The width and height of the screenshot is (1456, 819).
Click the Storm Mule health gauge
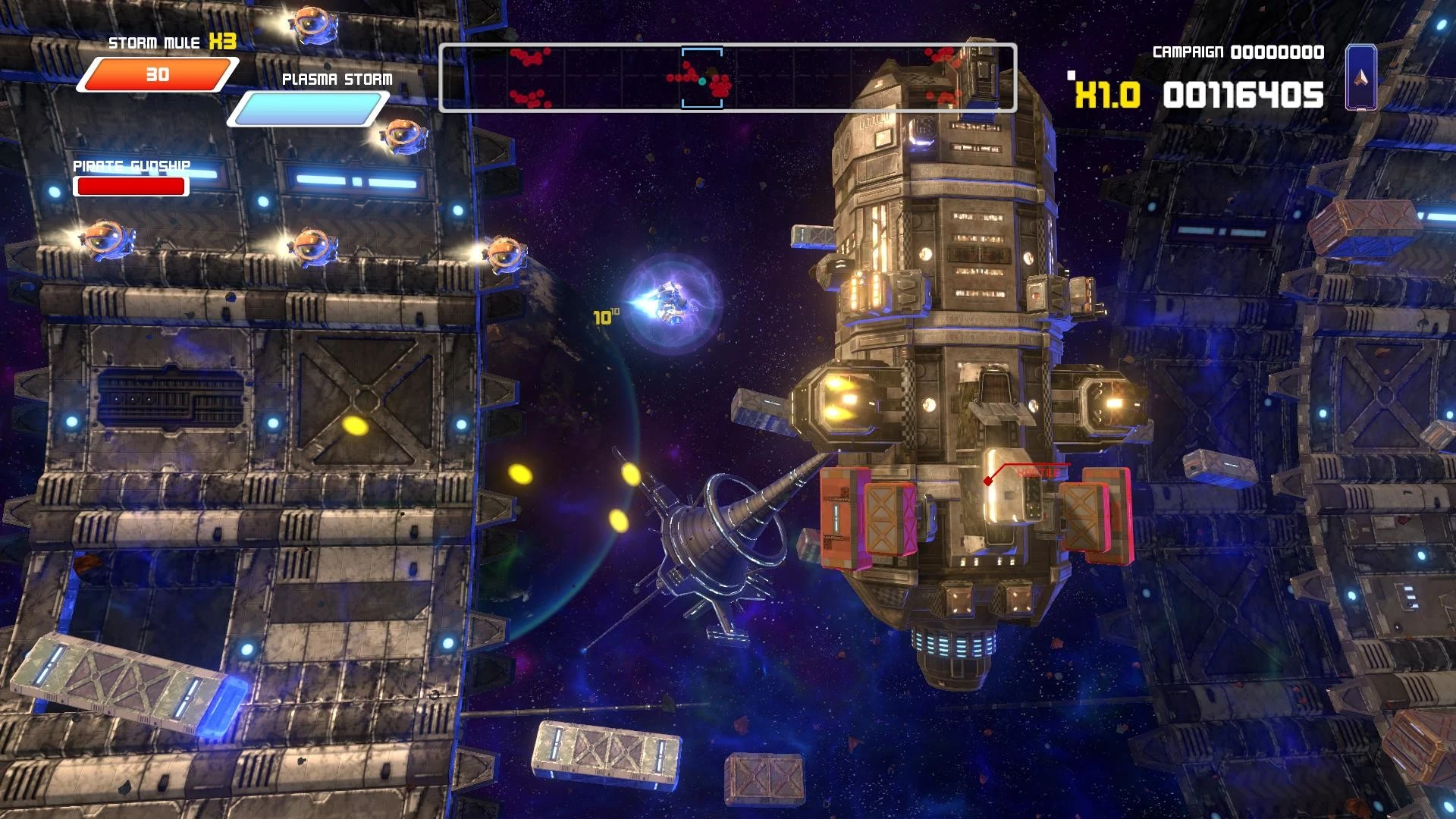point(155,74)
